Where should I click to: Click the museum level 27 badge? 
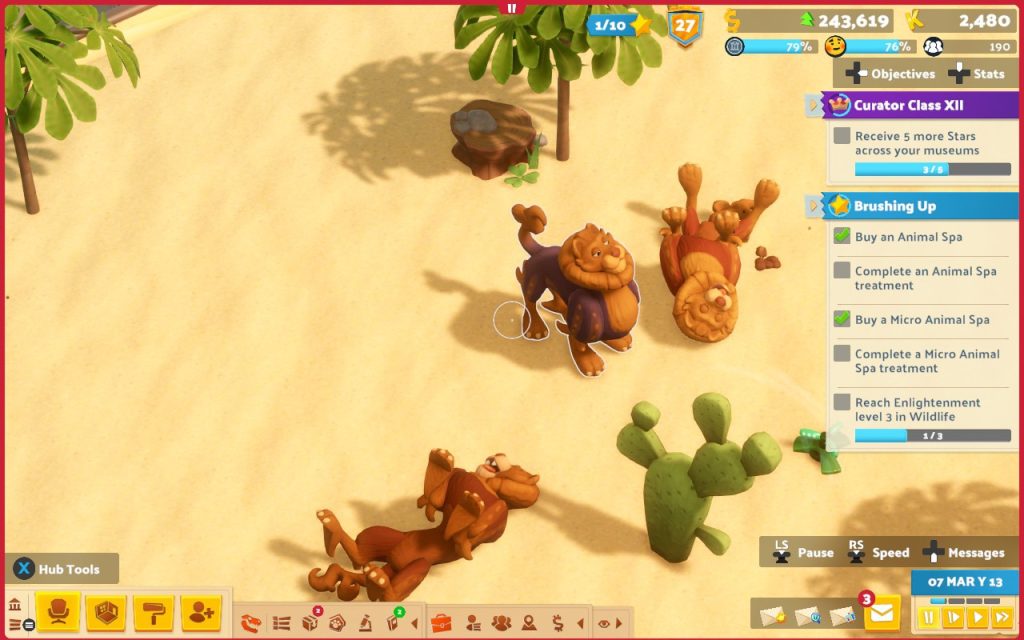click(x=685, y=26)
